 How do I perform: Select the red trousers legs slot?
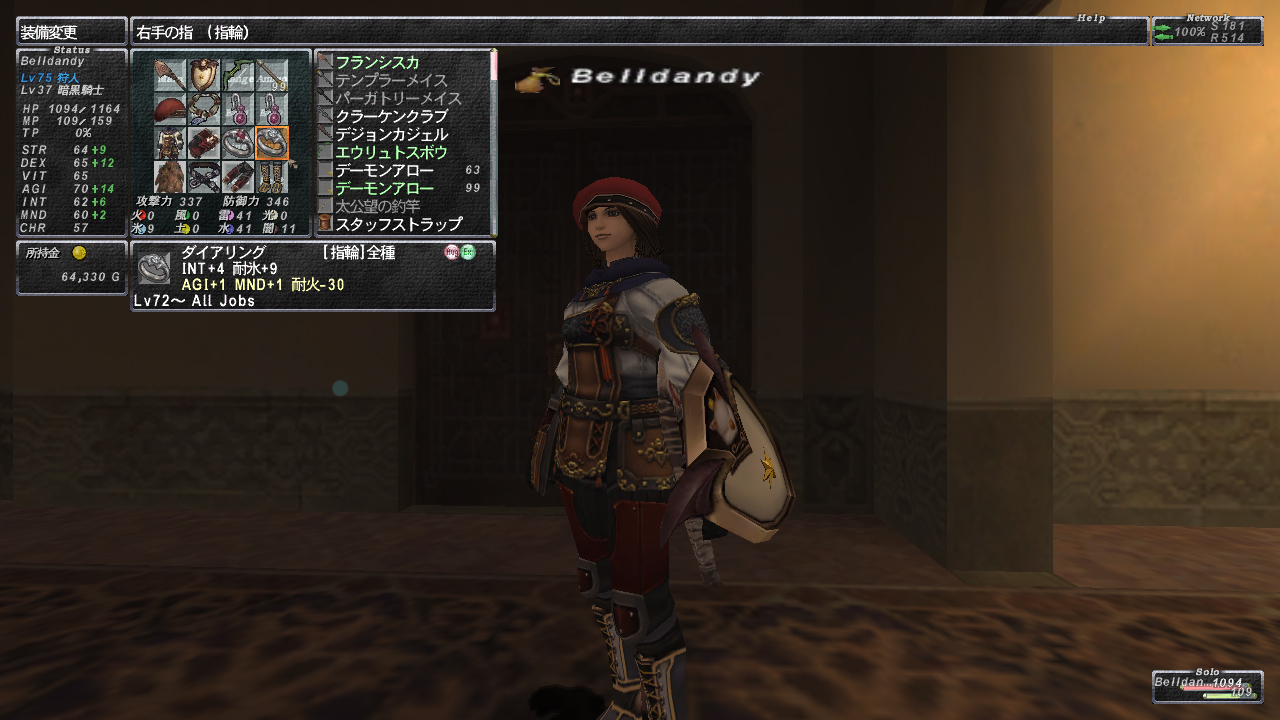pyautogui.click(x=238, y=177)
